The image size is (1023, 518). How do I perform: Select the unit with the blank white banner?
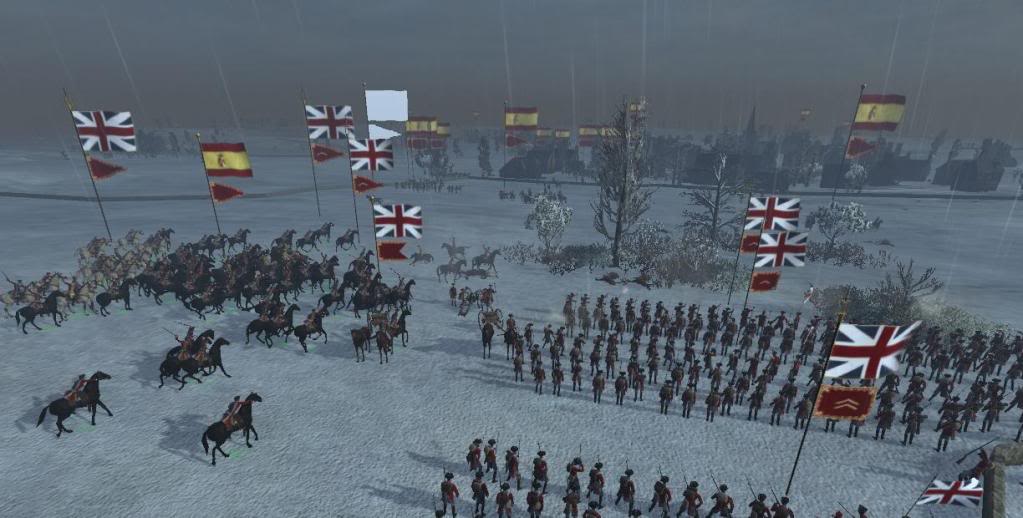click(386, 106)
